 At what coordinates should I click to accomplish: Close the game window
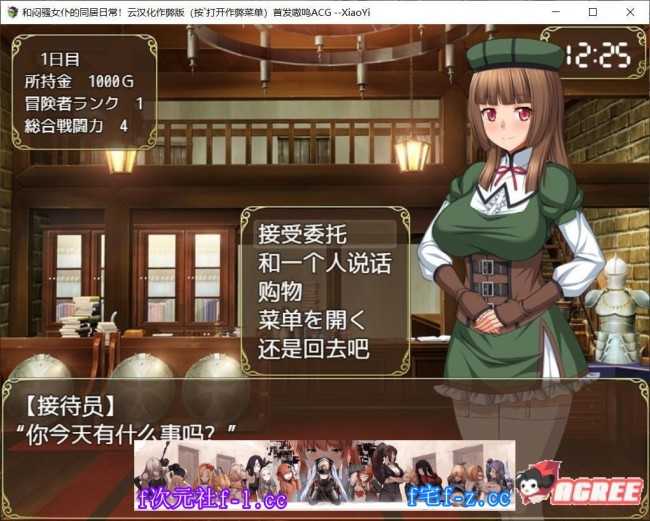tap(628, 12)
